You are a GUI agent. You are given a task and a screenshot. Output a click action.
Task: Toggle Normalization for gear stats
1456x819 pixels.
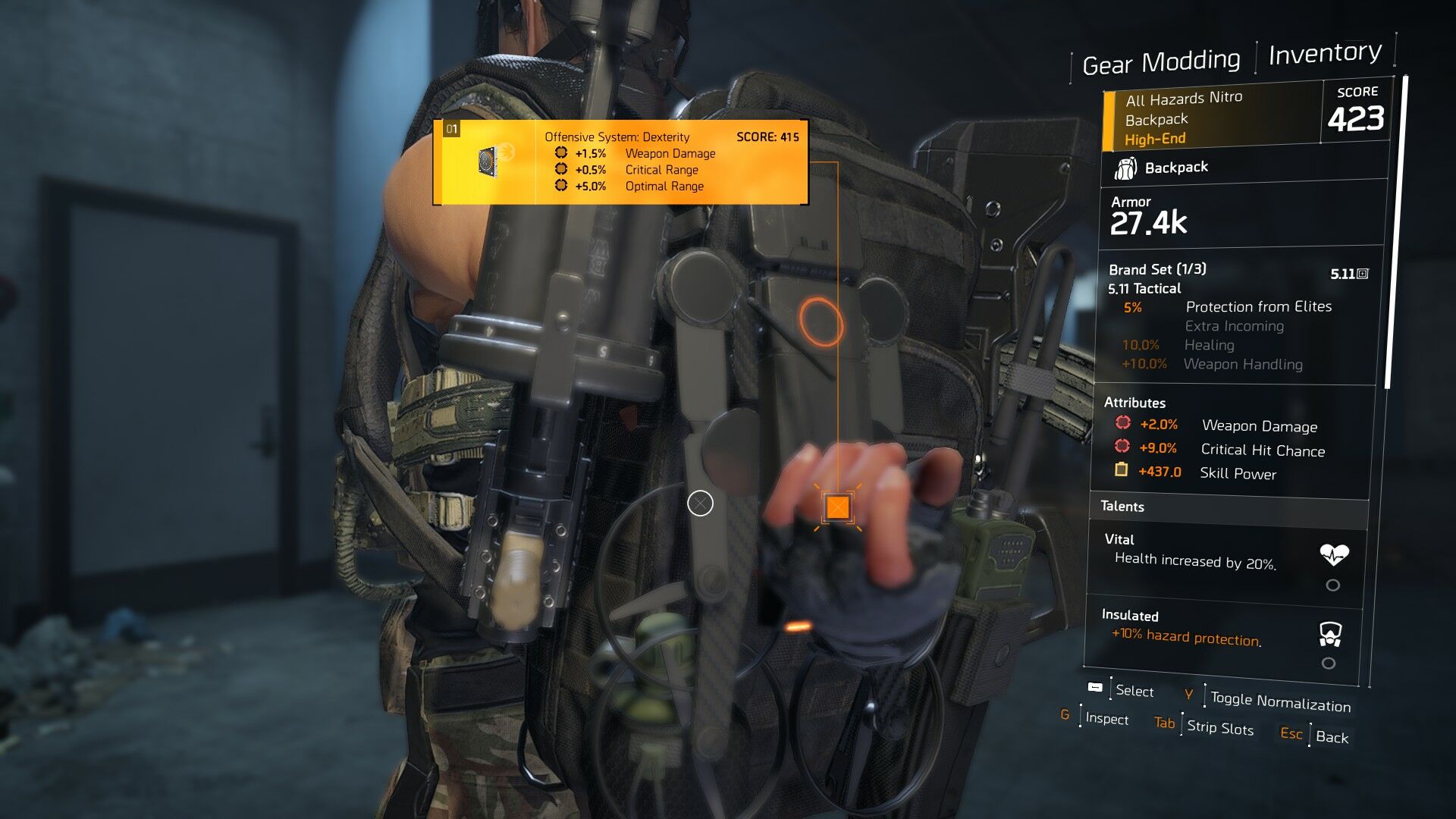coord(1280,702)
